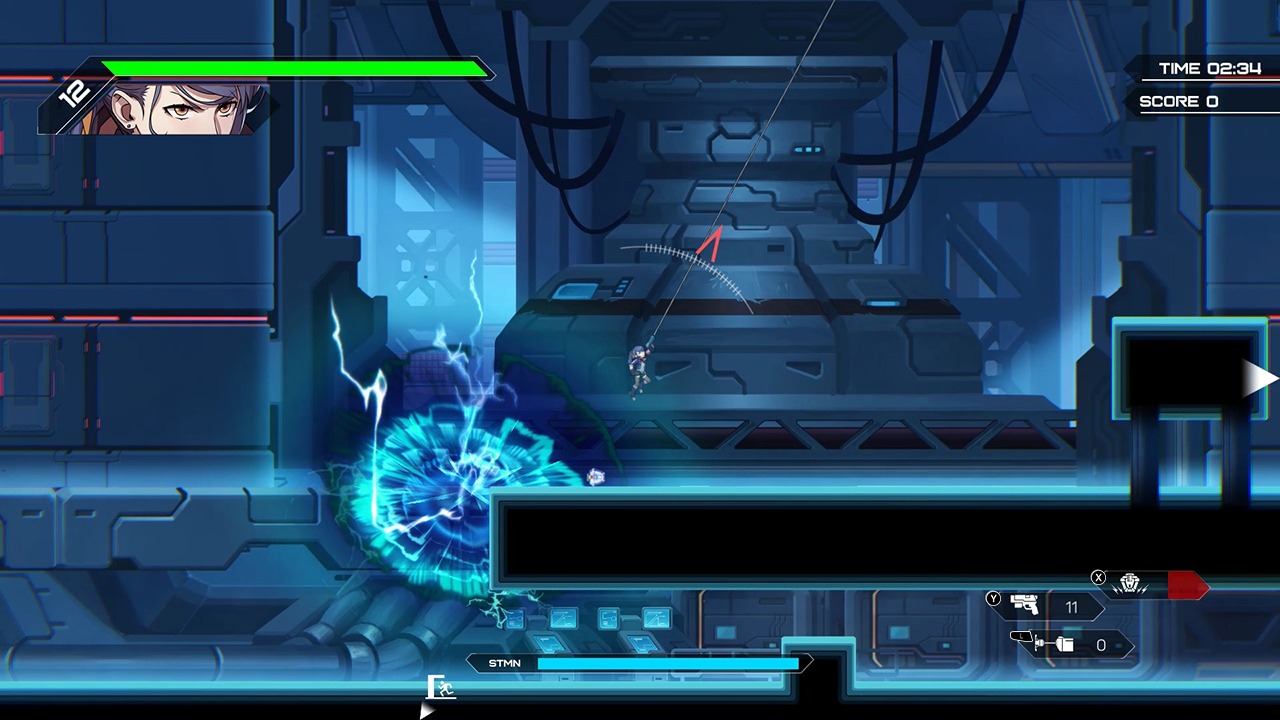1280x720 pixels.
Task: Click the grappling character in midair
Action: (x=637, y=368)
